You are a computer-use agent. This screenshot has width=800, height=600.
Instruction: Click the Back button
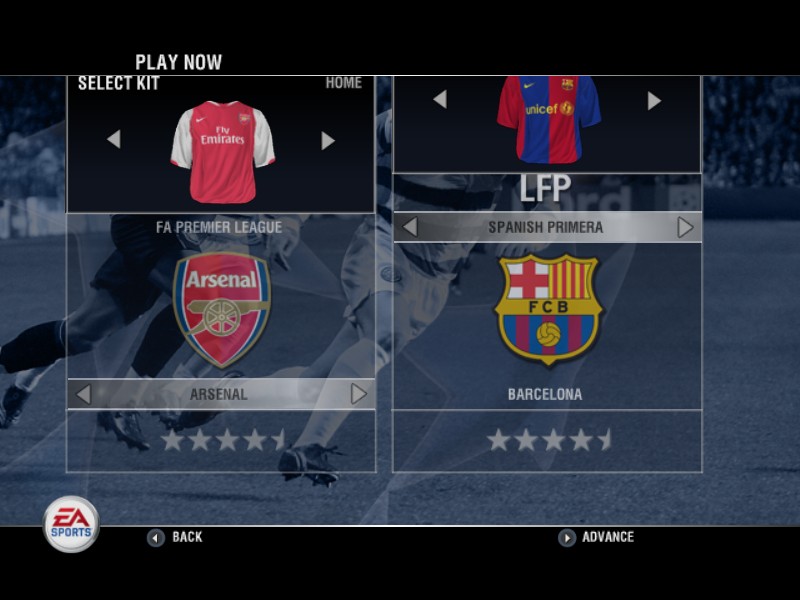176,537
